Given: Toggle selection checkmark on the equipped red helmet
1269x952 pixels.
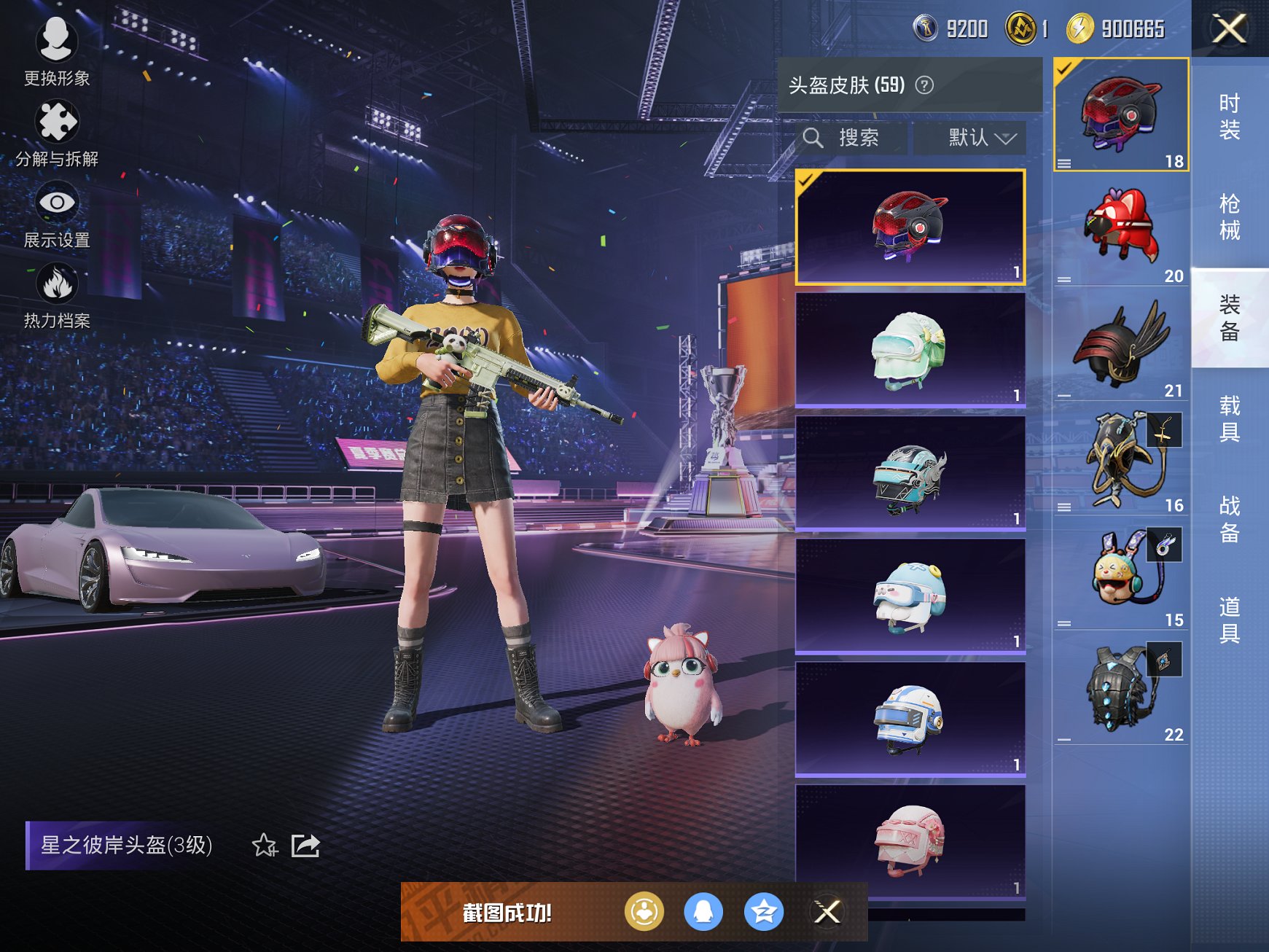Looking at the screenshot, I should coord(805,182).
